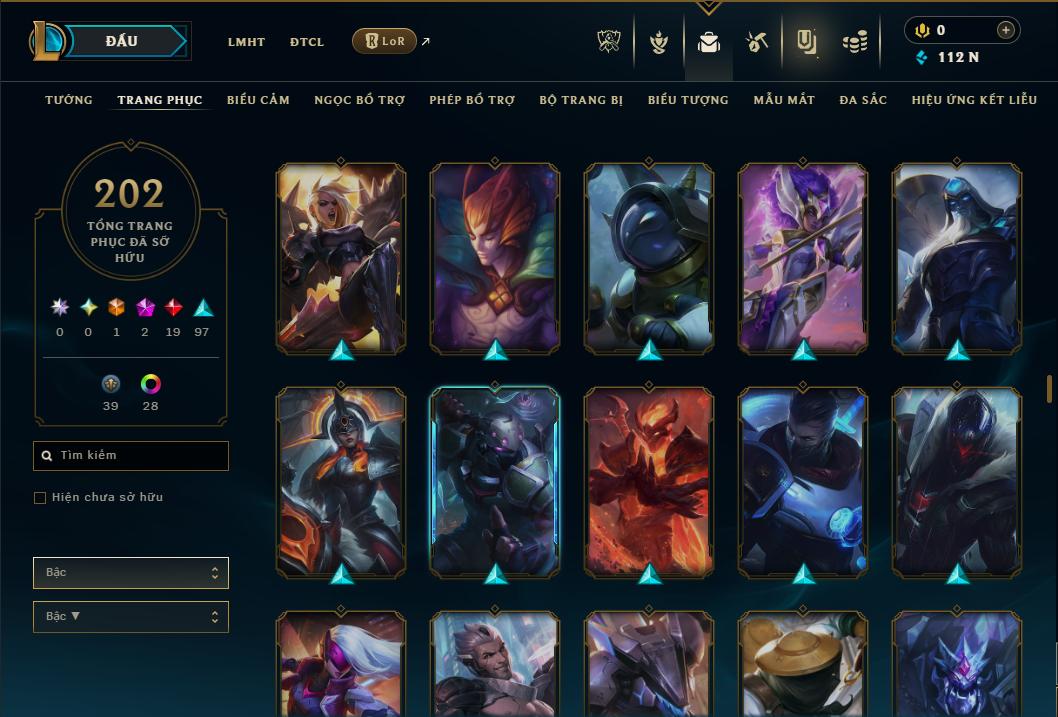Open the coin stack store icon
Image resolution: width=1058 pixels, height=717 pixels.
click(854, 42)
